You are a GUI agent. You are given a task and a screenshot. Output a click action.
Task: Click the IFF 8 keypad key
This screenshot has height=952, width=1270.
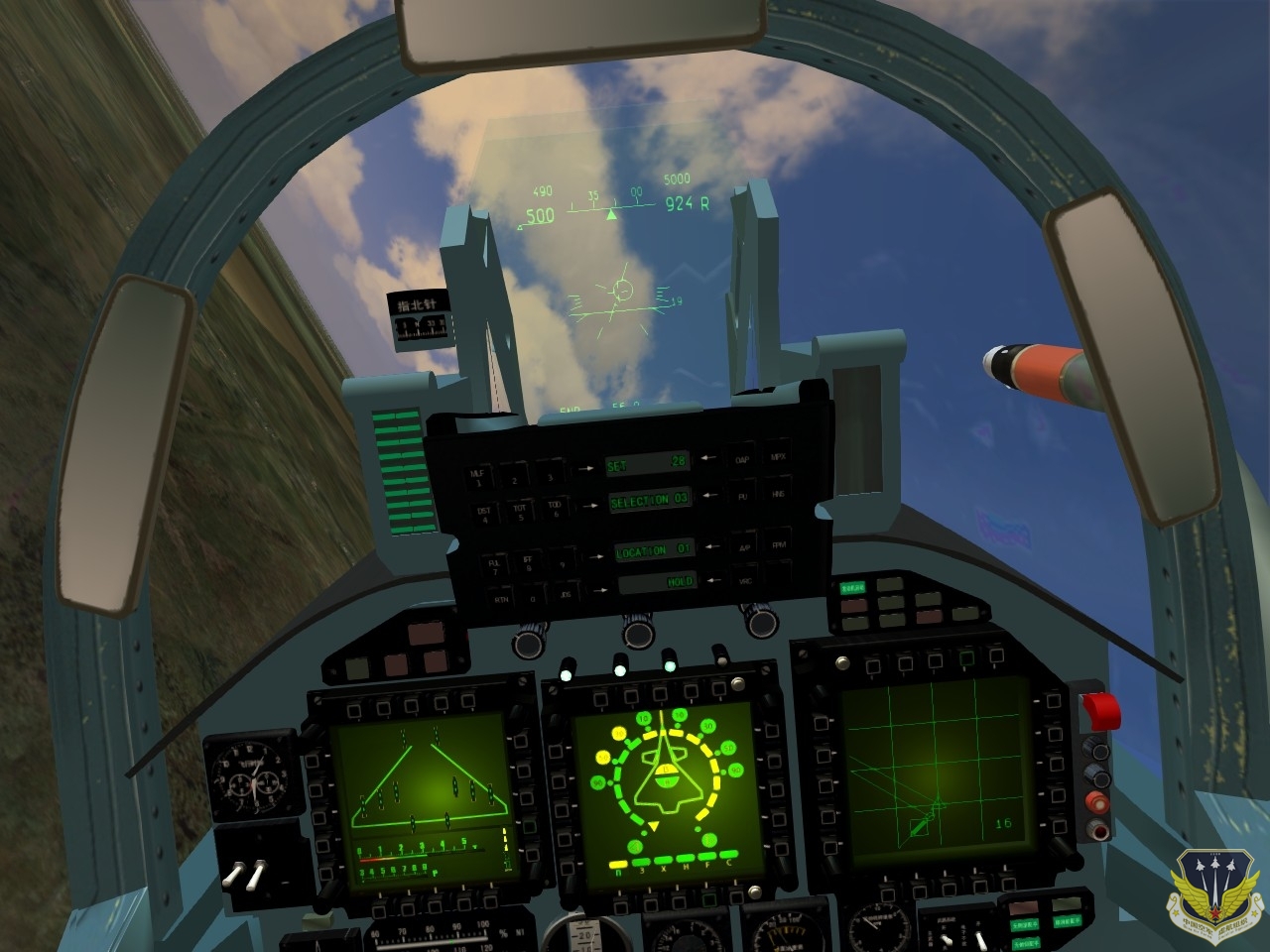(x=528, y=565)
